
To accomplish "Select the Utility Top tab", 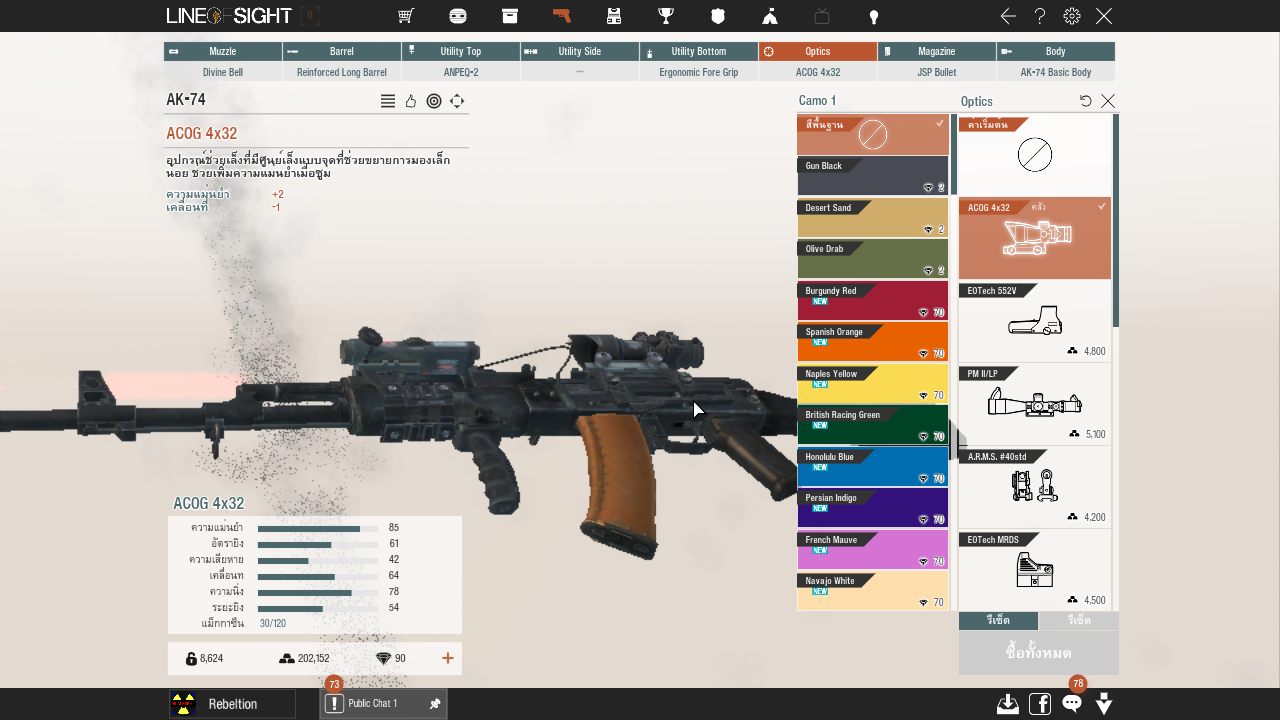I will (x=460, y=51).
